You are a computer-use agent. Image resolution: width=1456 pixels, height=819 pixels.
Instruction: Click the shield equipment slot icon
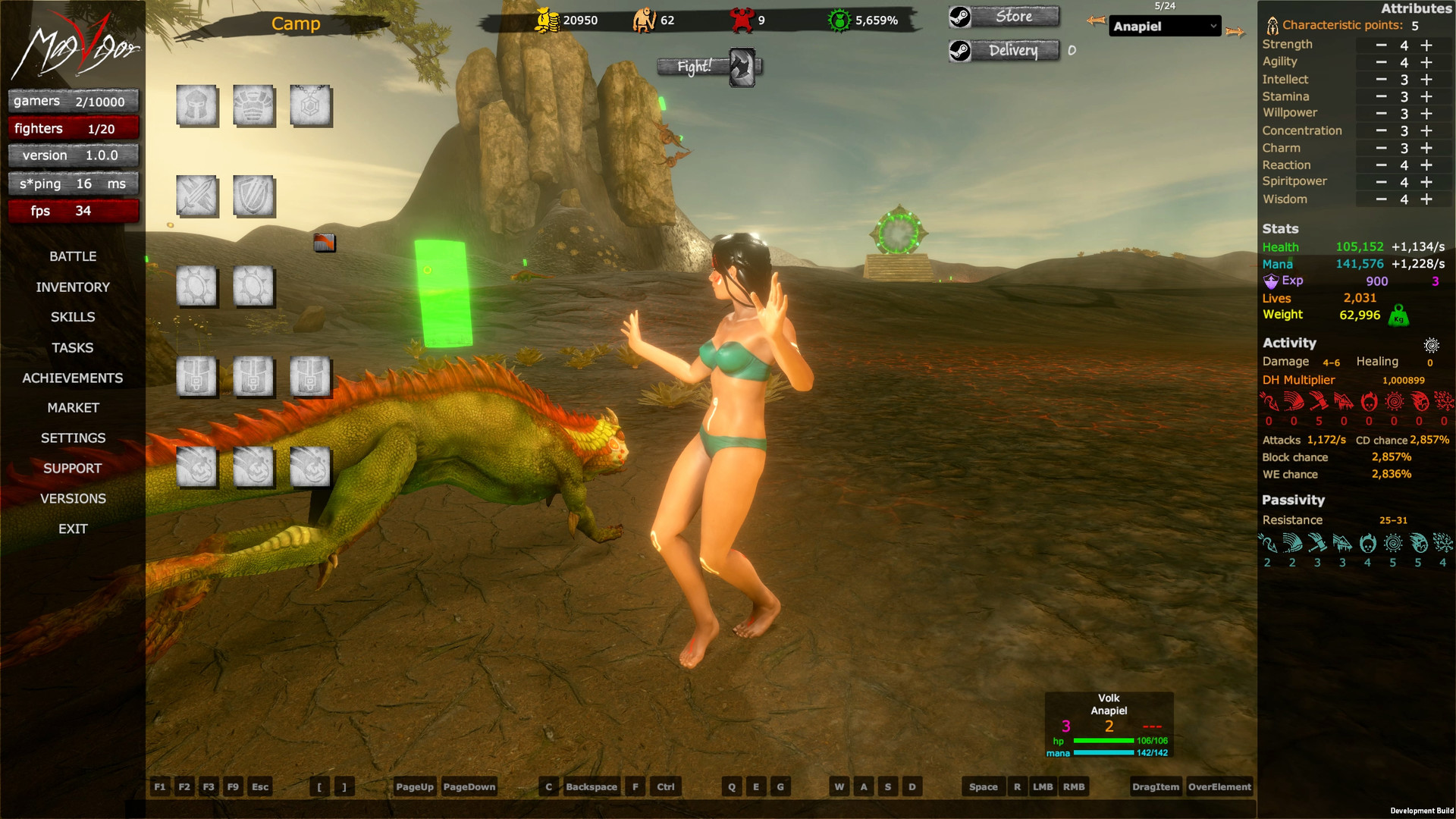[x=254, y=196]
